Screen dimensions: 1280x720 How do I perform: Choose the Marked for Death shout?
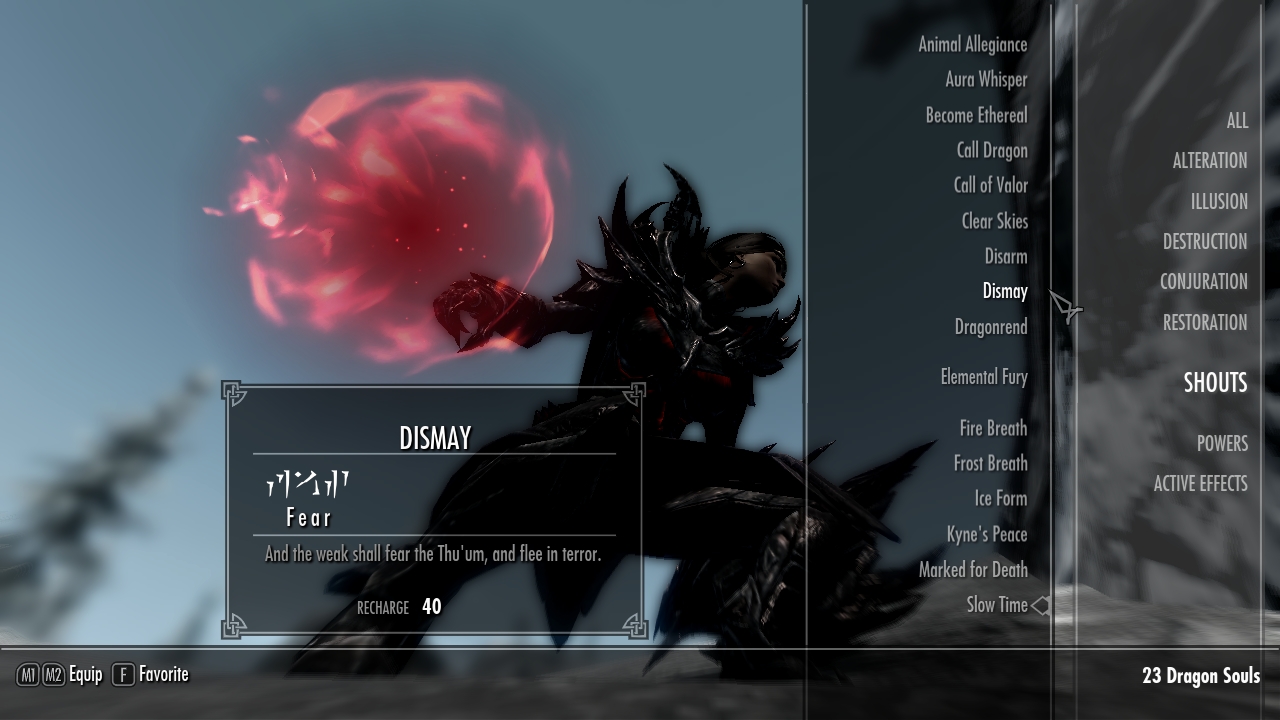point(972,570)
